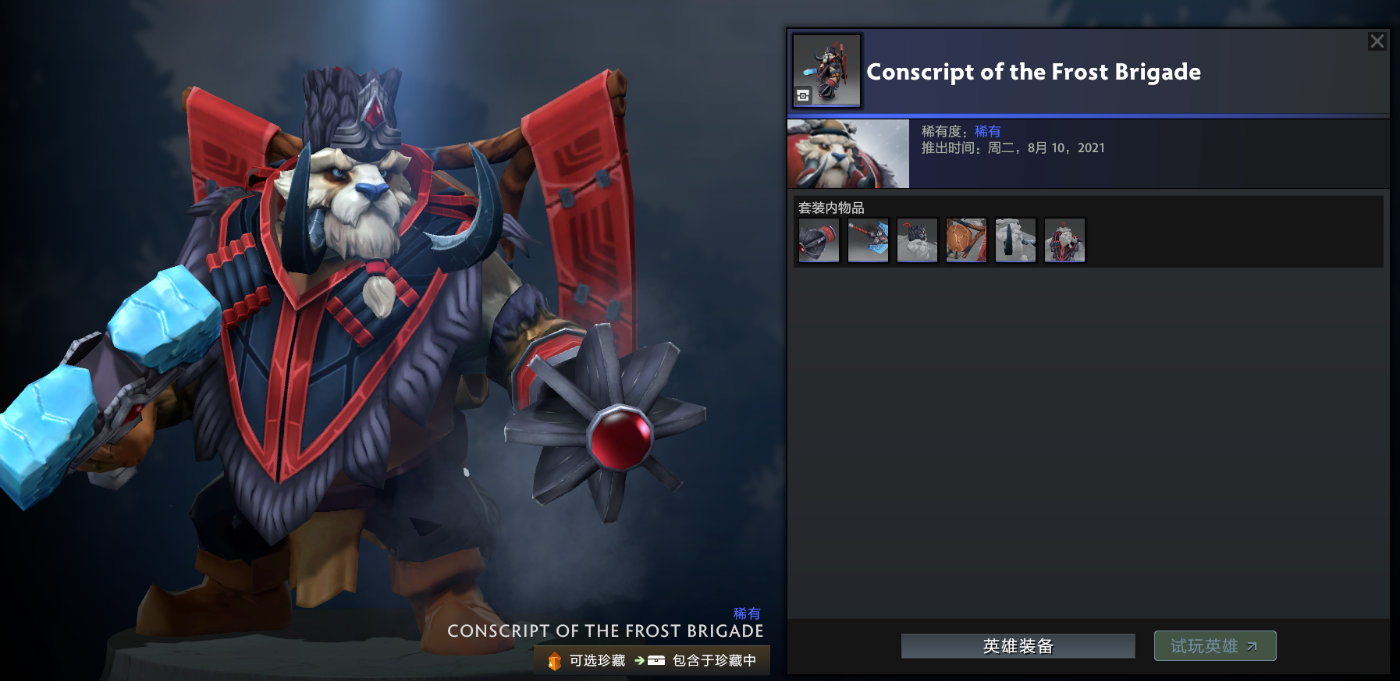Image resolution: width=1400 pixels, height=681 pixels.
Task: Click the 可选珍藏 treasure label
Action: pos(586,660)
